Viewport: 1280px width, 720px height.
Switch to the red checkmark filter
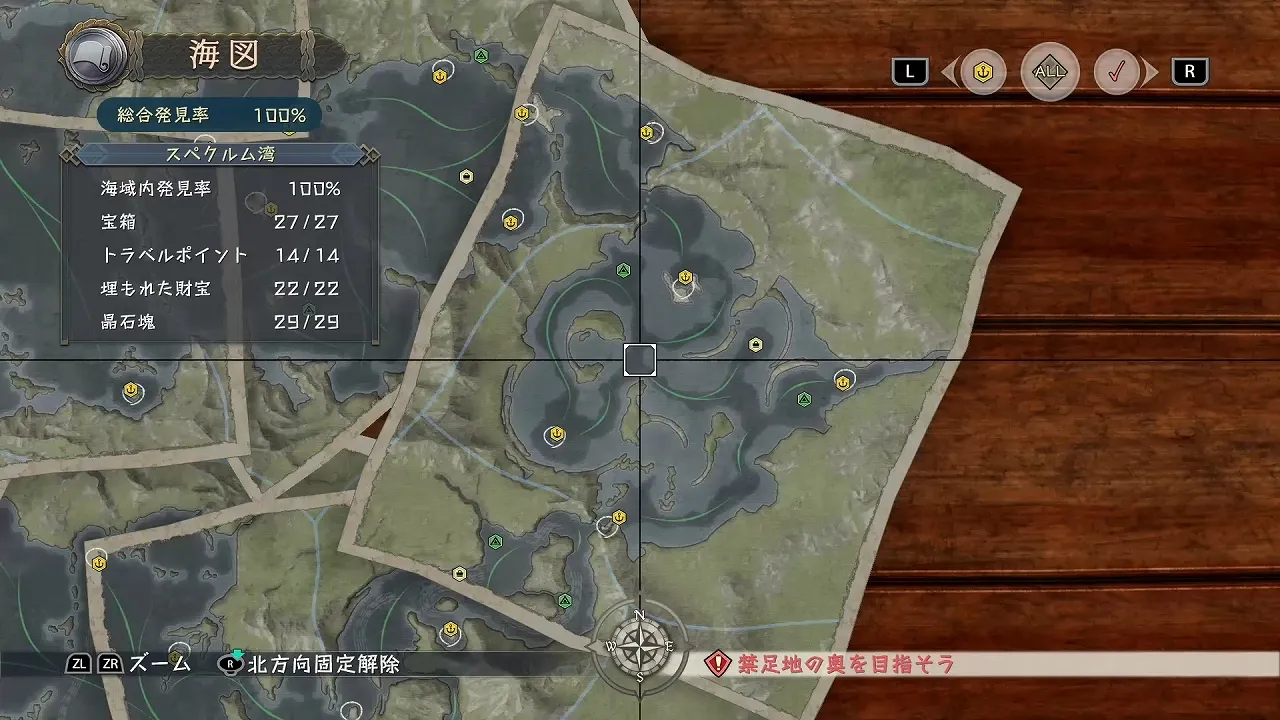click(x=1117, y=72)
